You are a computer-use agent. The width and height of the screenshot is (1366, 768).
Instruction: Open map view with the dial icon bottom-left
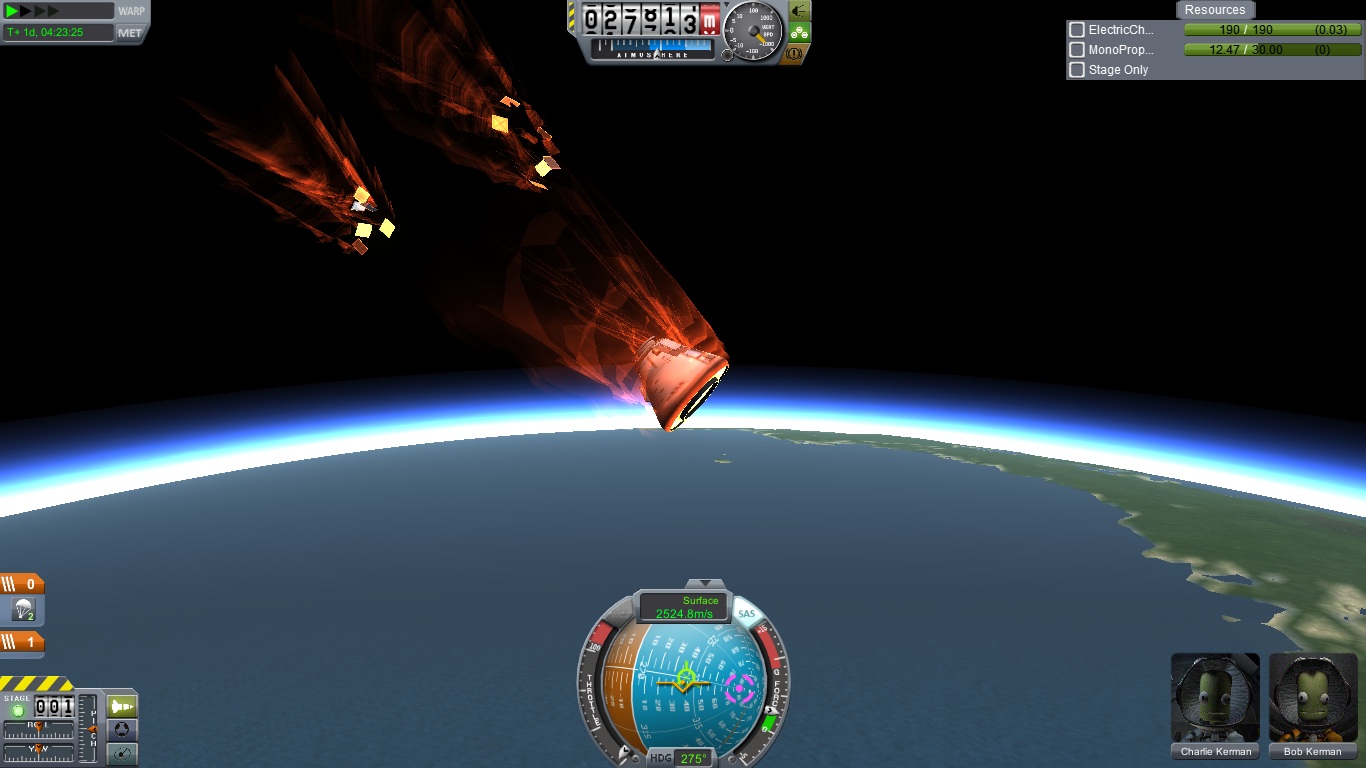[122, 751]
